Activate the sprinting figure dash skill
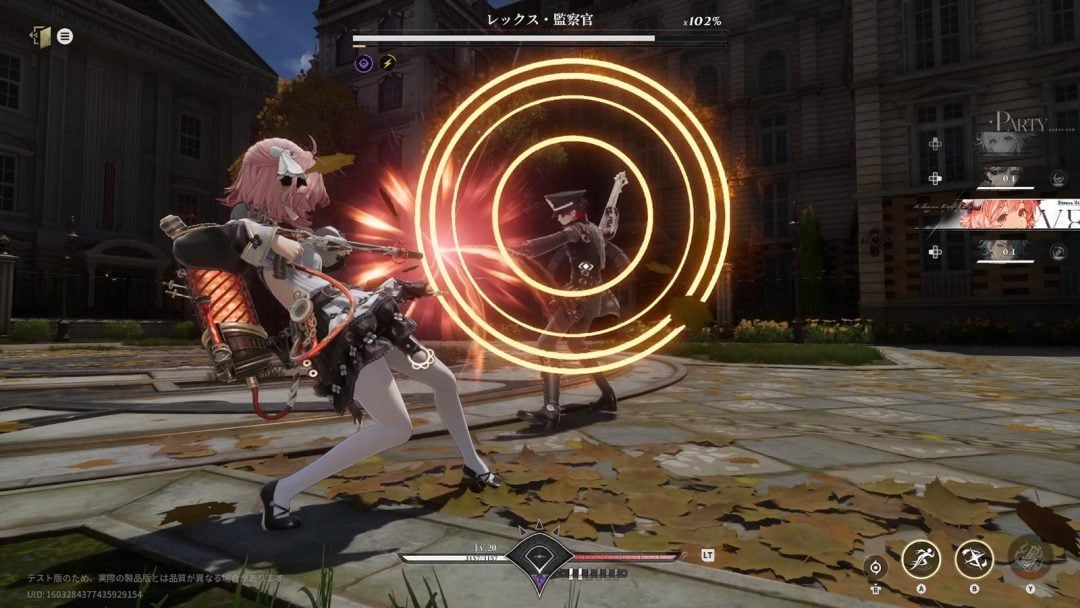This screenshot has width=1080, height=608. pyautogui.click(x=921, y=558)
